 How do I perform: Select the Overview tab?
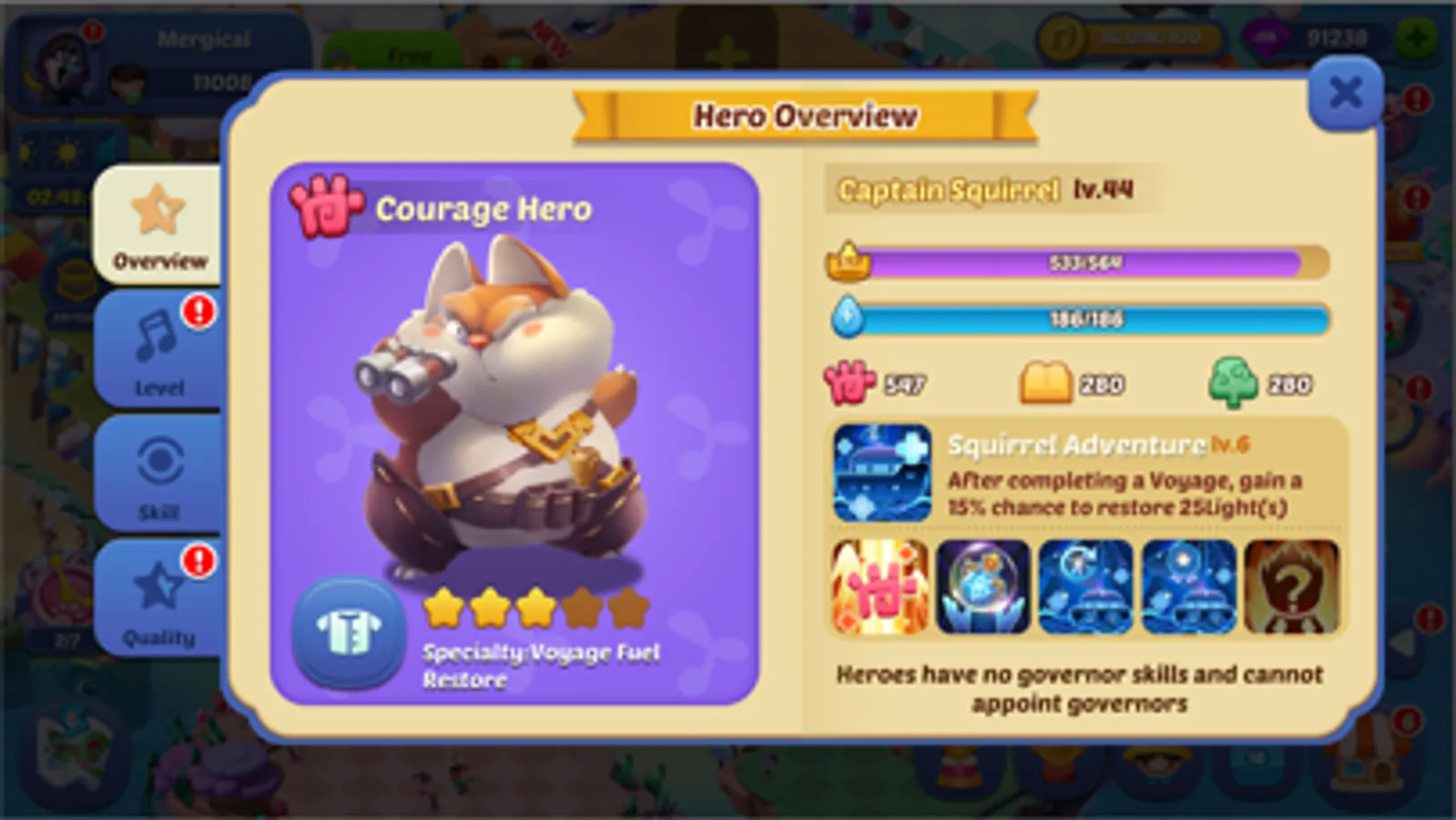tap(157, 228)
